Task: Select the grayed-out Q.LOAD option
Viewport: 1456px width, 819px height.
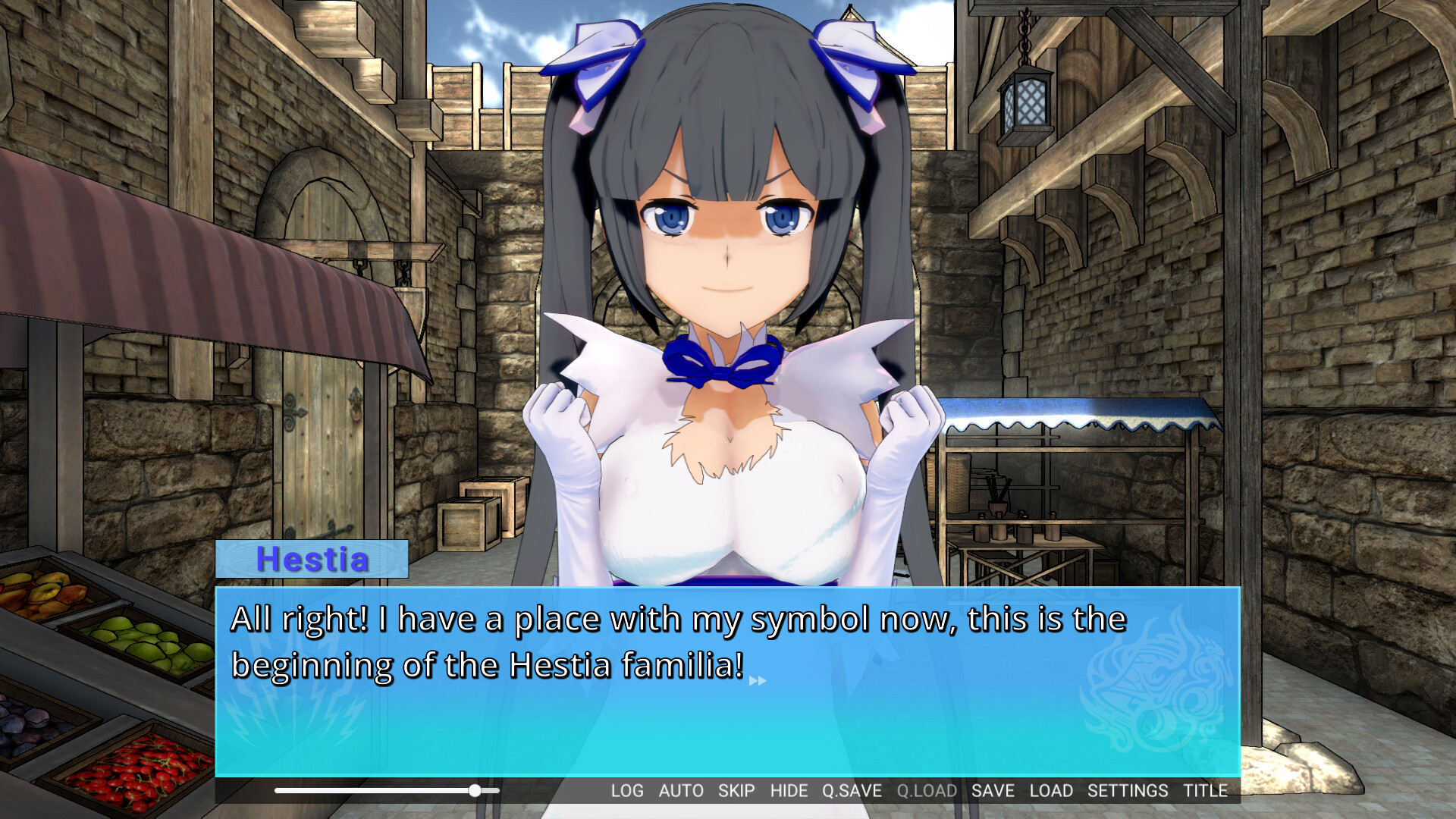Action: (x=926, y=790)
